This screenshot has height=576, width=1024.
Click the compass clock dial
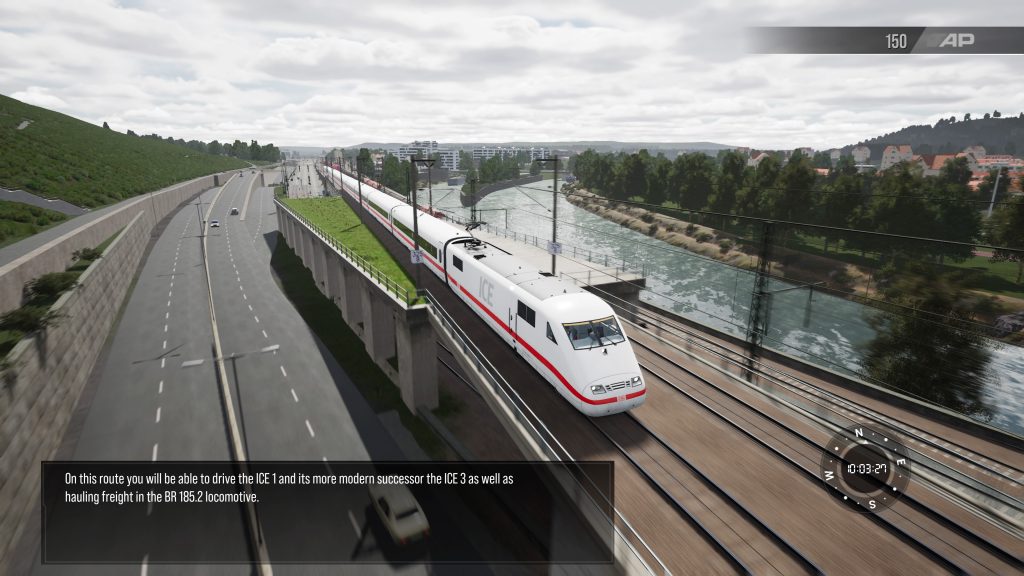pyautogui.click(x=865, y=468)
